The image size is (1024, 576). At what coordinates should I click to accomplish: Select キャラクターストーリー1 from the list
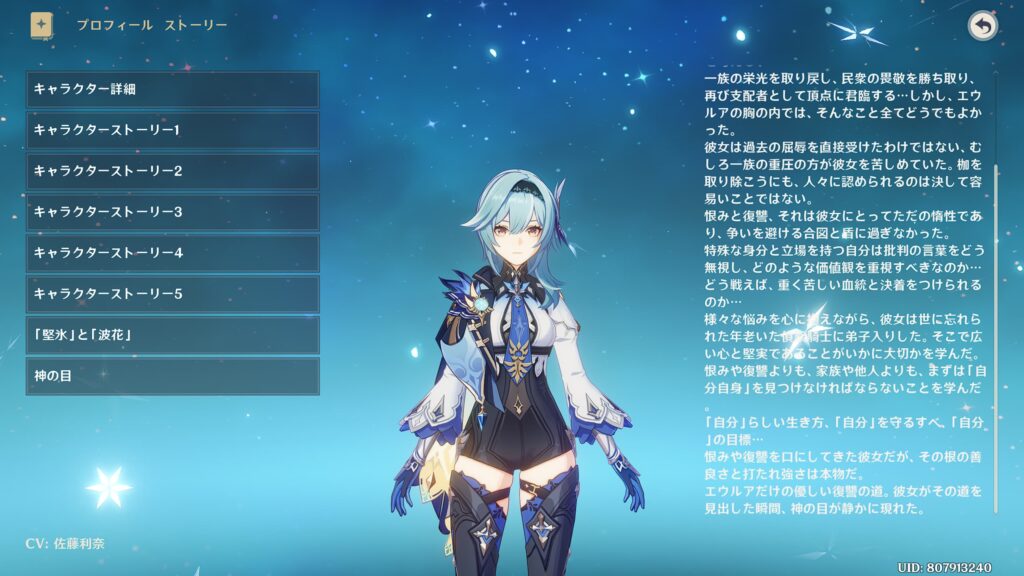[x=172, y=131]
